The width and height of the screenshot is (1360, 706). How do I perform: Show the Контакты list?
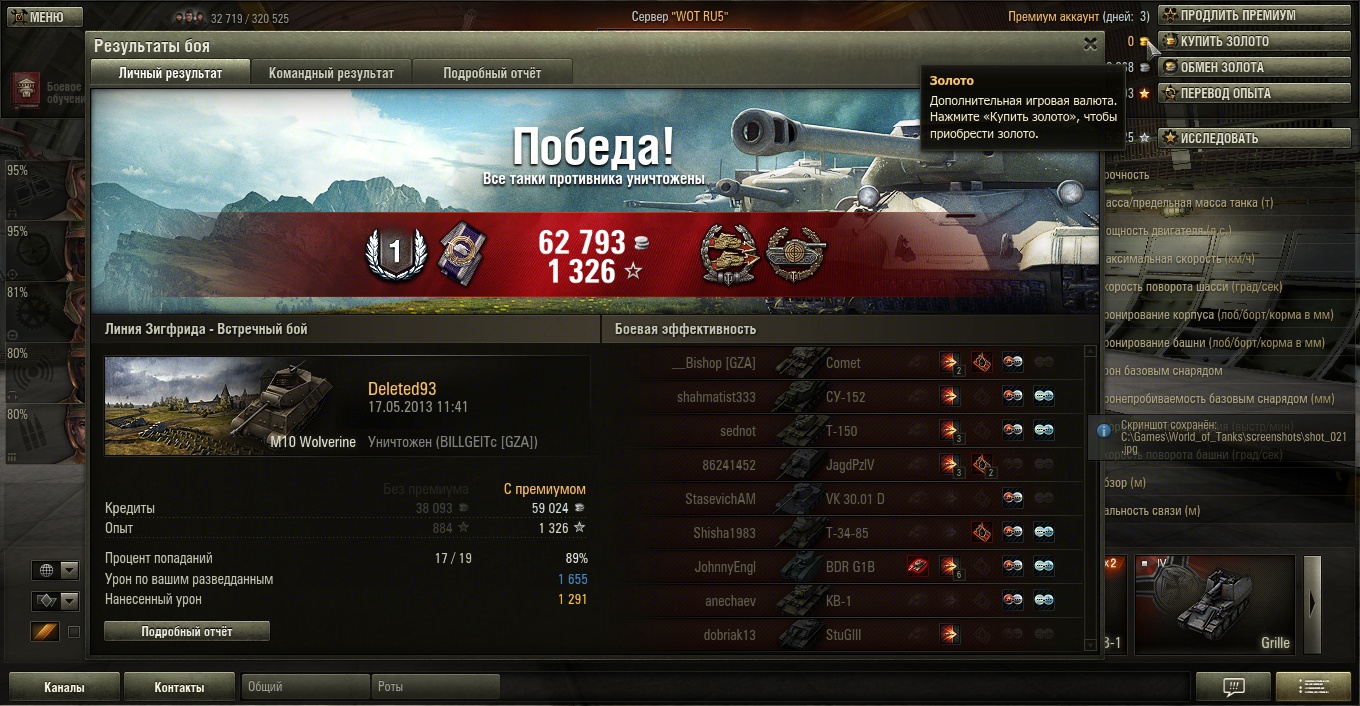click(x=179, y=687)
